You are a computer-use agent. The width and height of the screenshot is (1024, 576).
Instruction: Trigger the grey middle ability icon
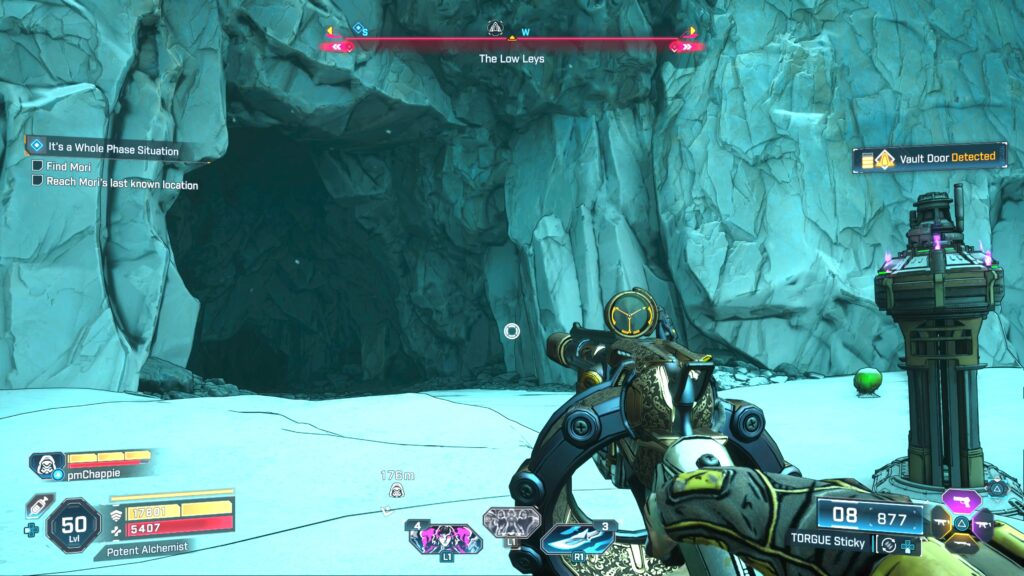coord(511,521)
